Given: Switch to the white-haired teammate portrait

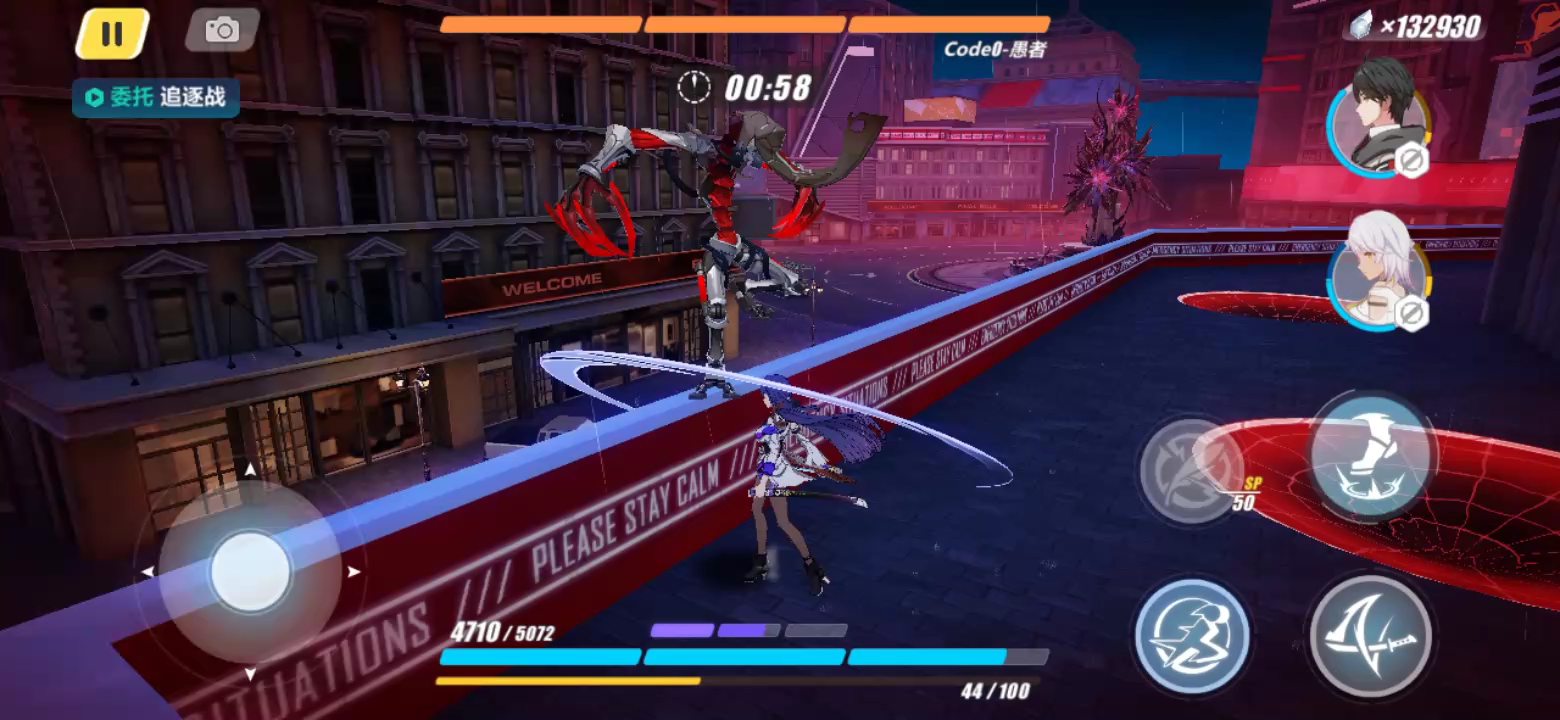Looking at the screenshot, I should point(1379,270).
